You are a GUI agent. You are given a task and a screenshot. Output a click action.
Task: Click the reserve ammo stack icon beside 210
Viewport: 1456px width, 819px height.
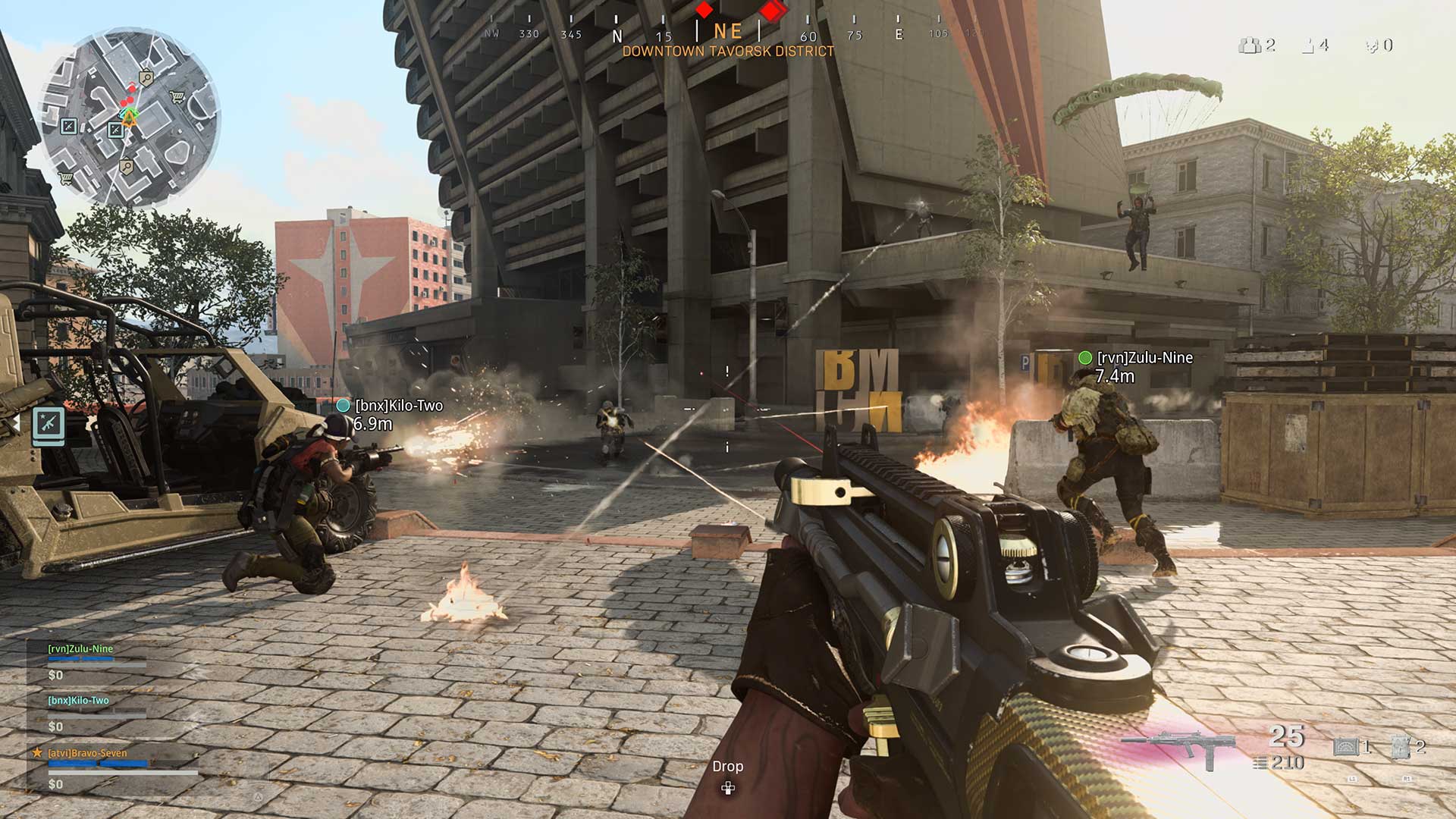click(1261, 764)
